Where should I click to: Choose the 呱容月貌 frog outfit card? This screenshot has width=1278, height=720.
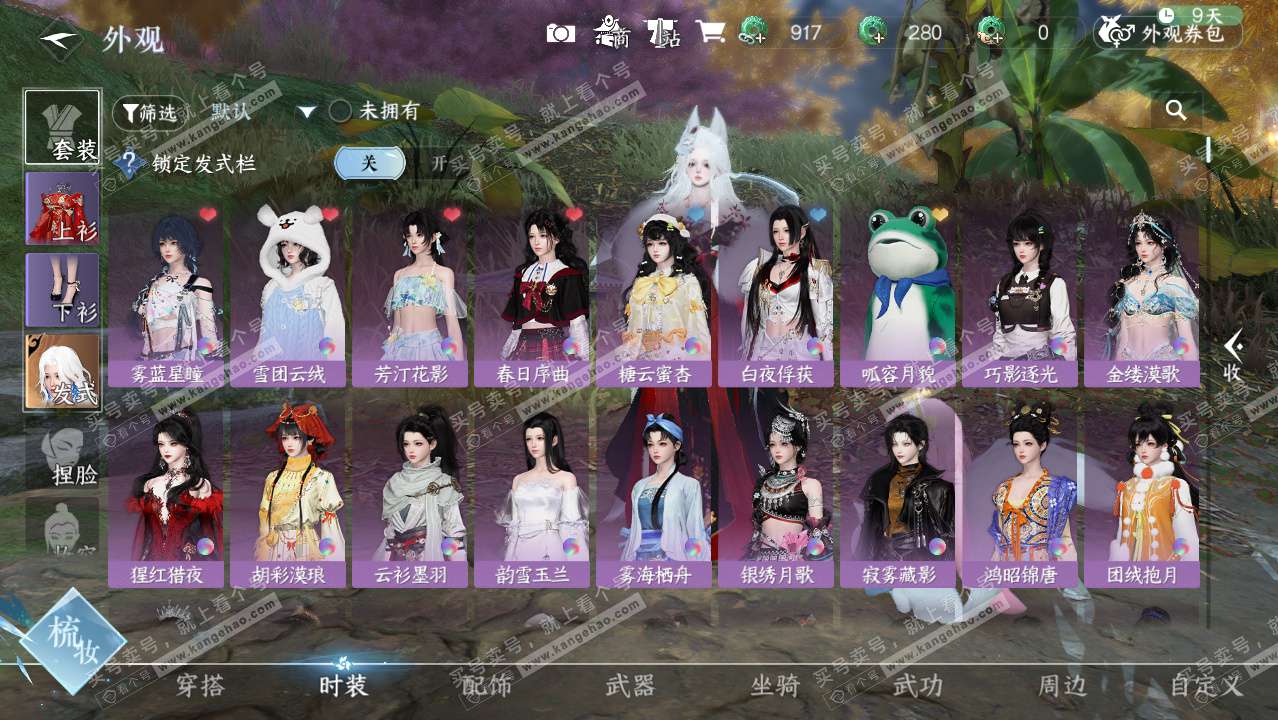[898, 297]
